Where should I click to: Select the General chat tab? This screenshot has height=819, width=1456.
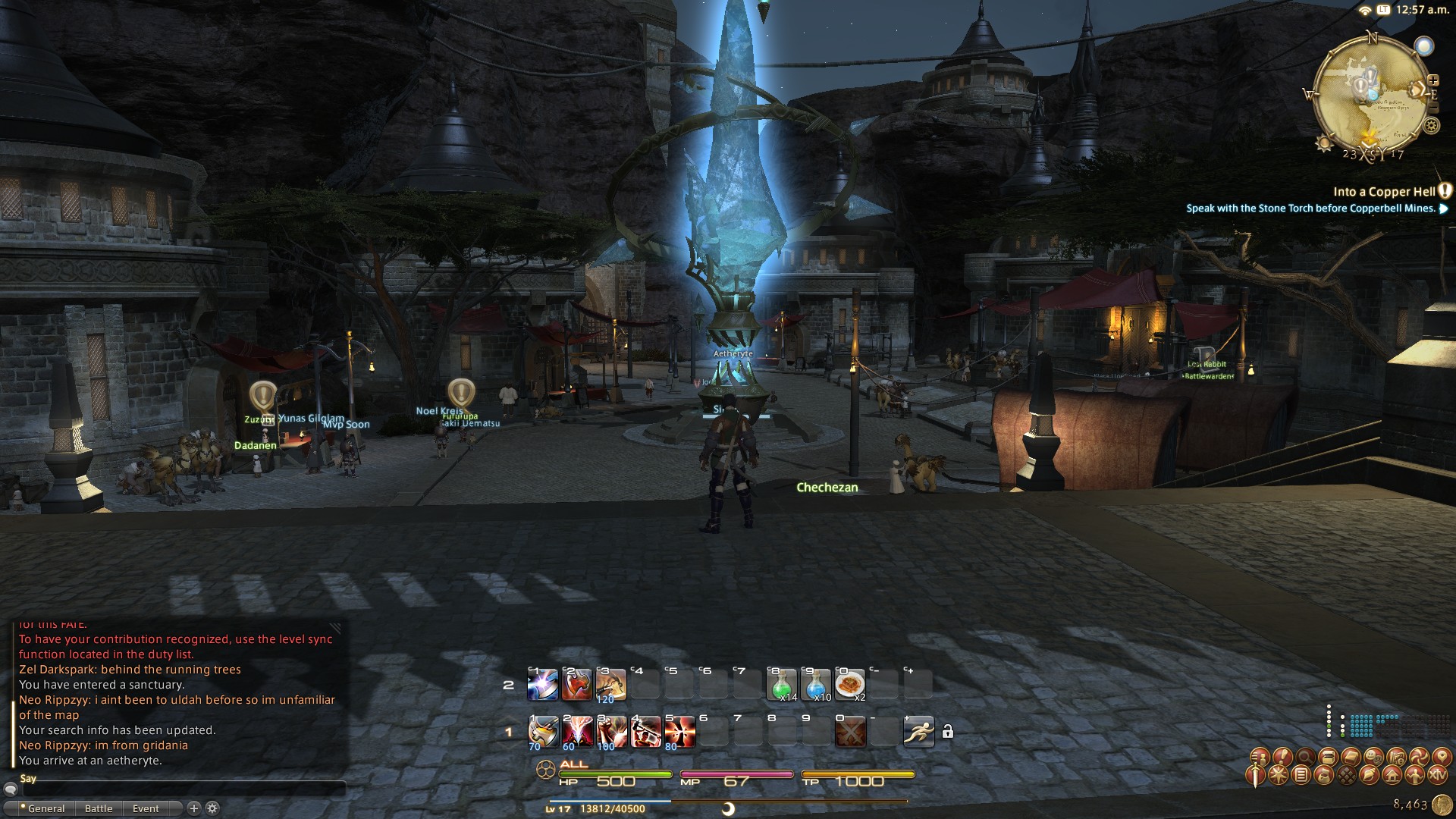(x=45, y=808)
